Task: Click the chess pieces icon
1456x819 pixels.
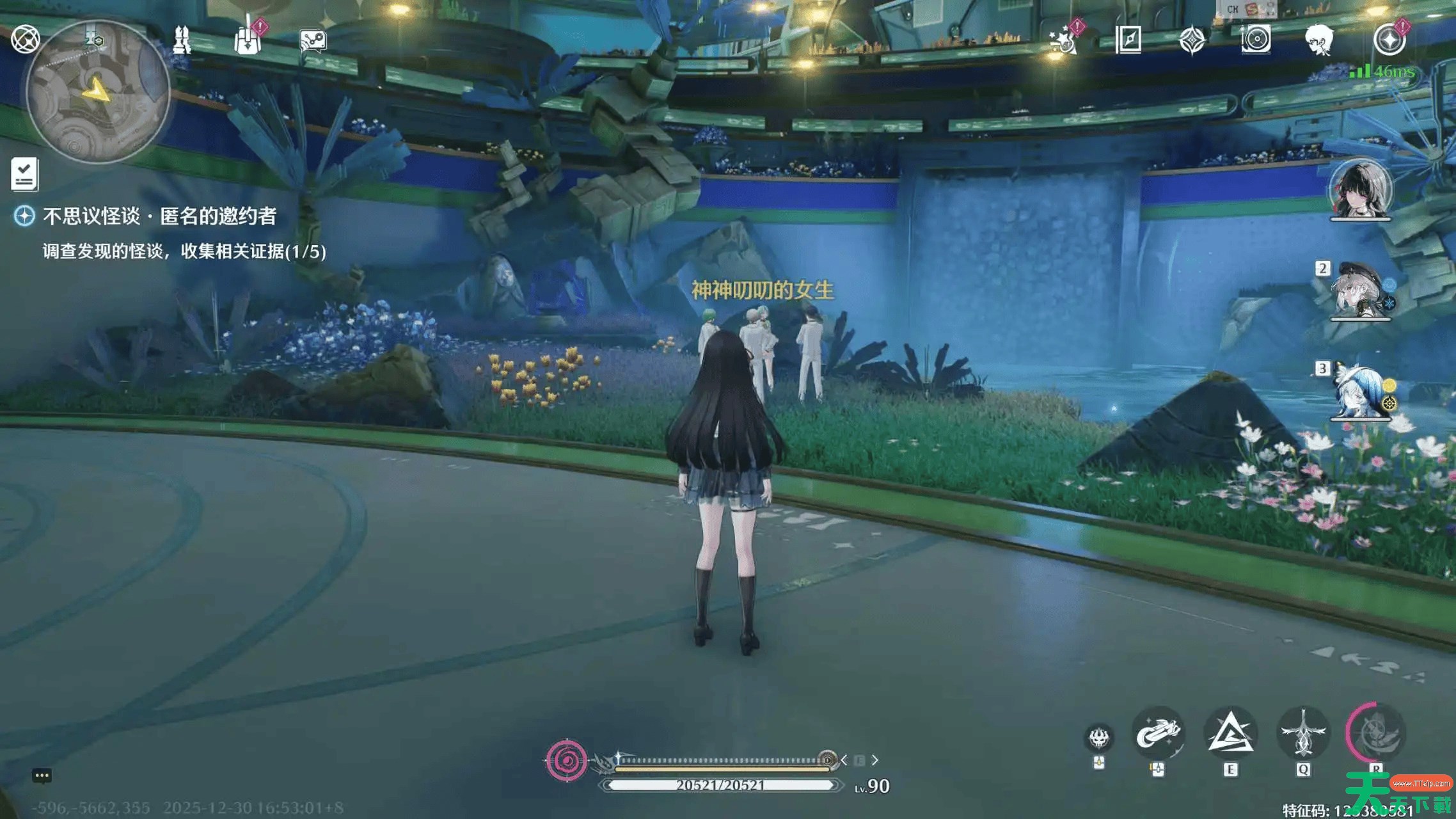Action: coord(182,40)
